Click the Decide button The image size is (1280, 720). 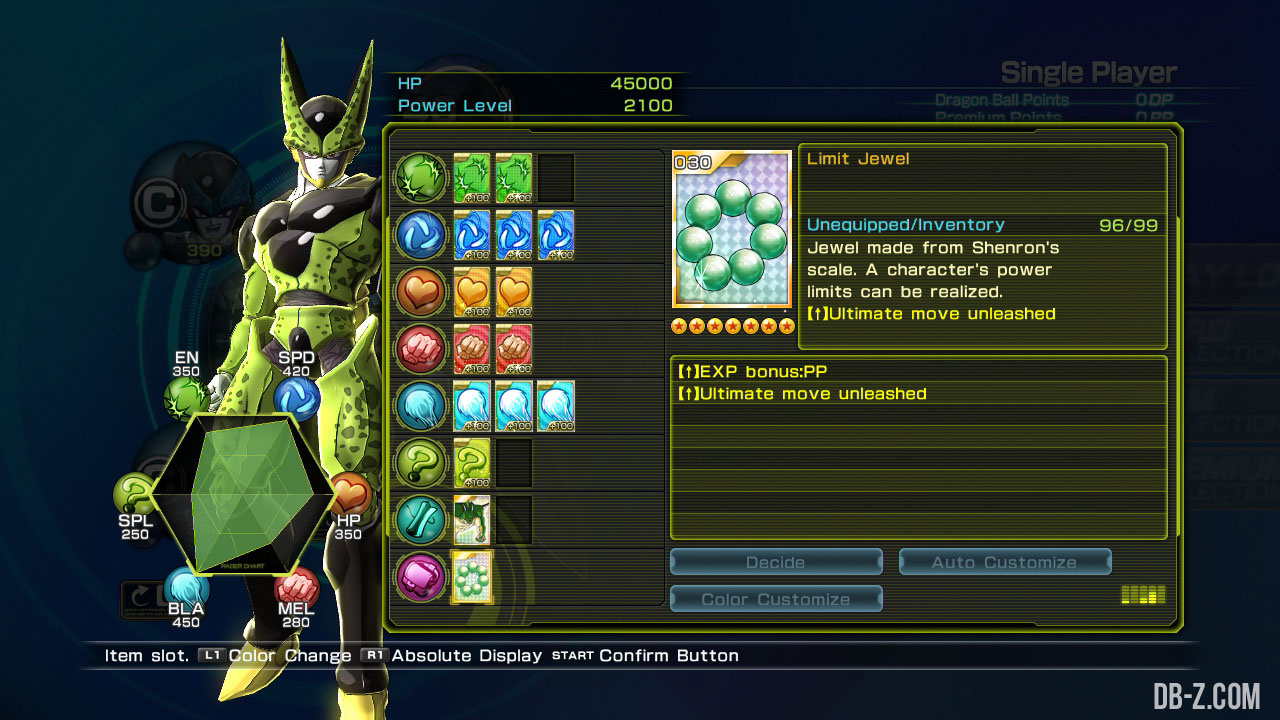[x=776, y=562]
